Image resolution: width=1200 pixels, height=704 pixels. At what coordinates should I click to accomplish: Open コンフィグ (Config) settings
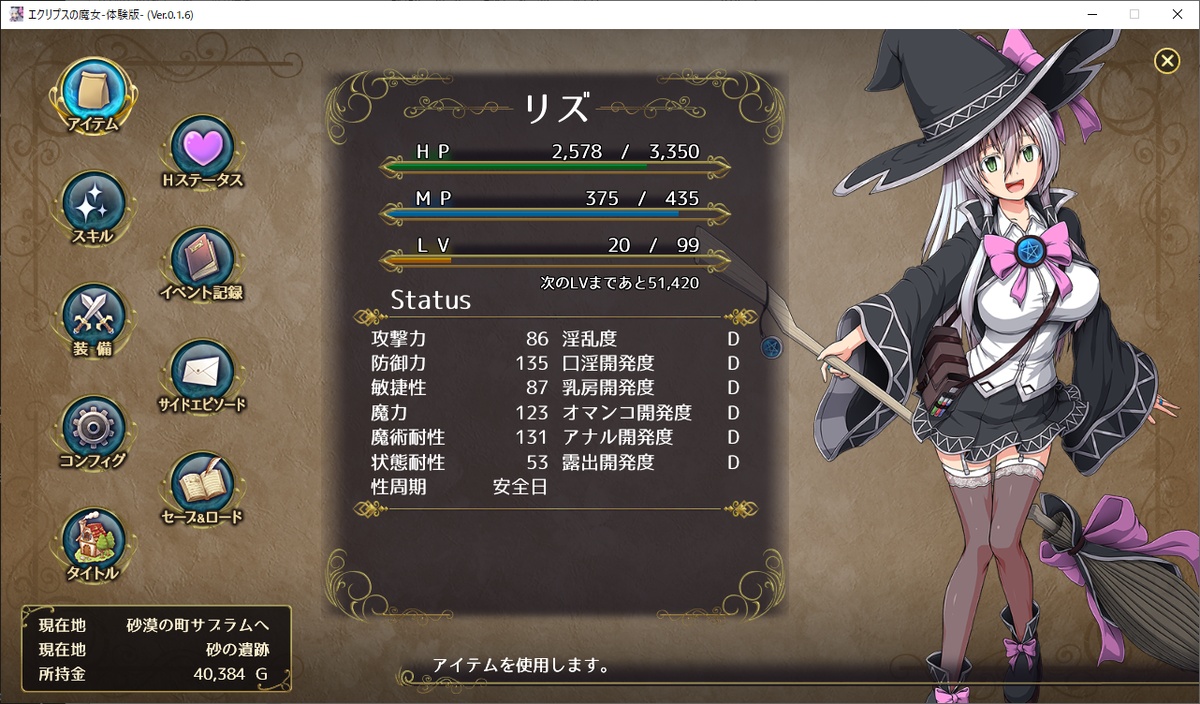click(93, 429)
